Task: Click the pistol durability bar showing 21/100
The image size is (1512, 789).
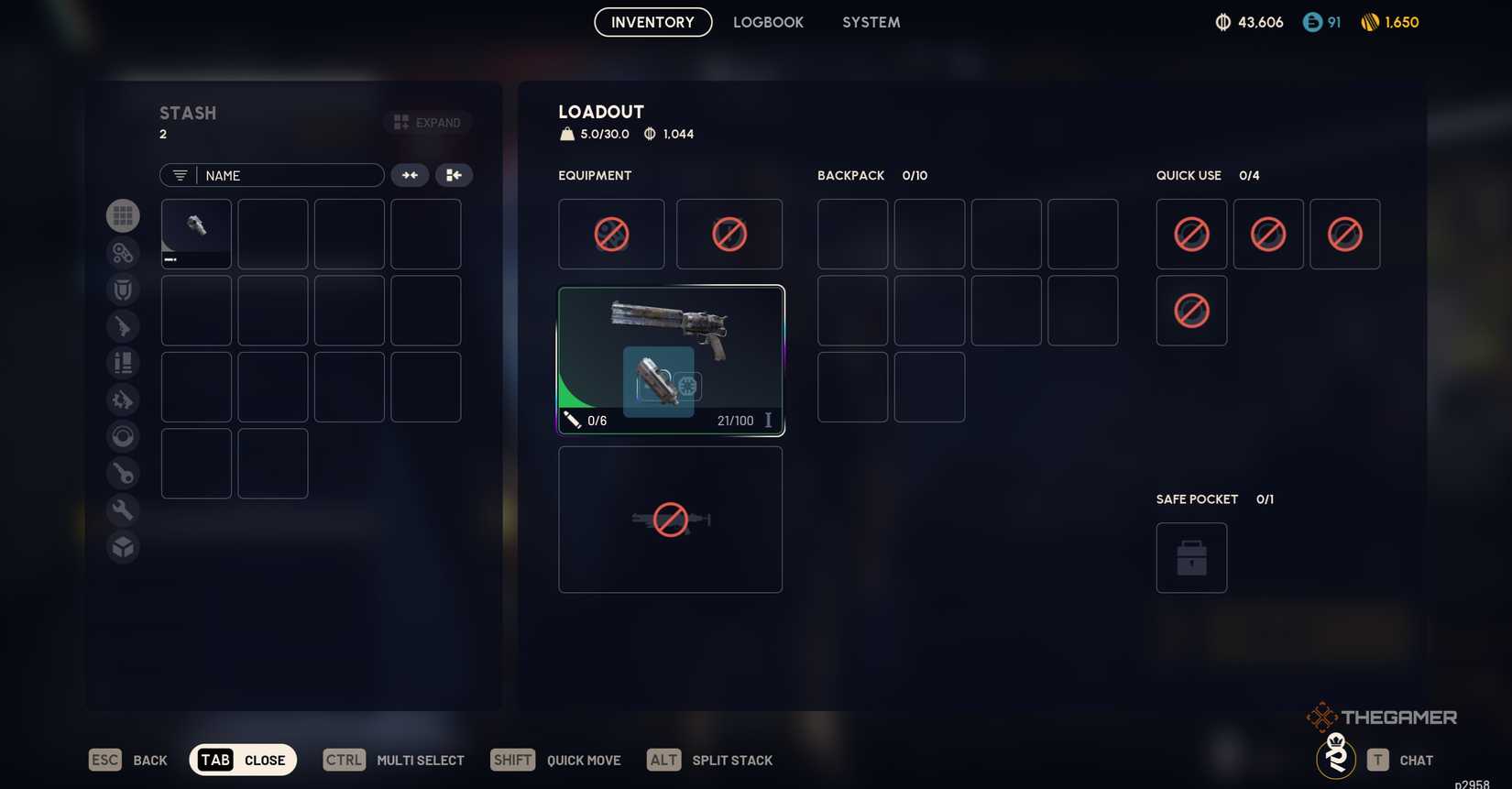Action: coord(737,421)
